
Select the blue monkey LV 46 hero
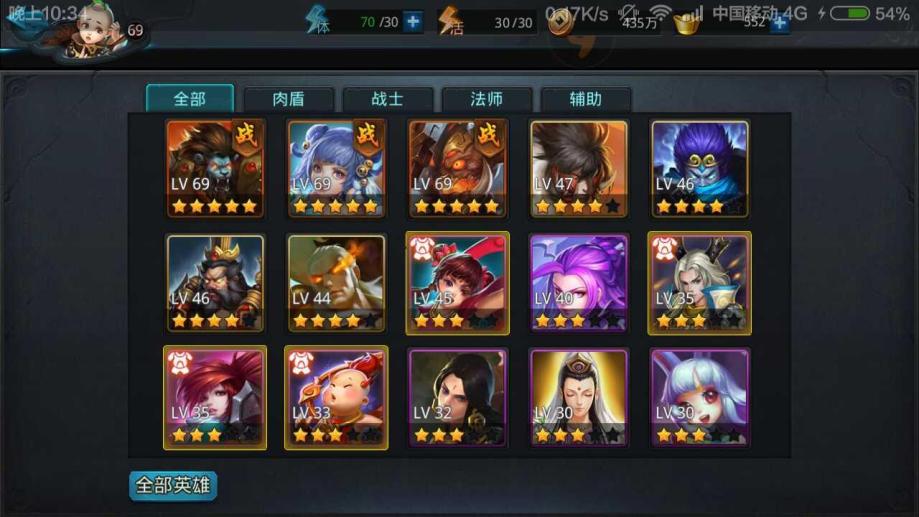700,167
